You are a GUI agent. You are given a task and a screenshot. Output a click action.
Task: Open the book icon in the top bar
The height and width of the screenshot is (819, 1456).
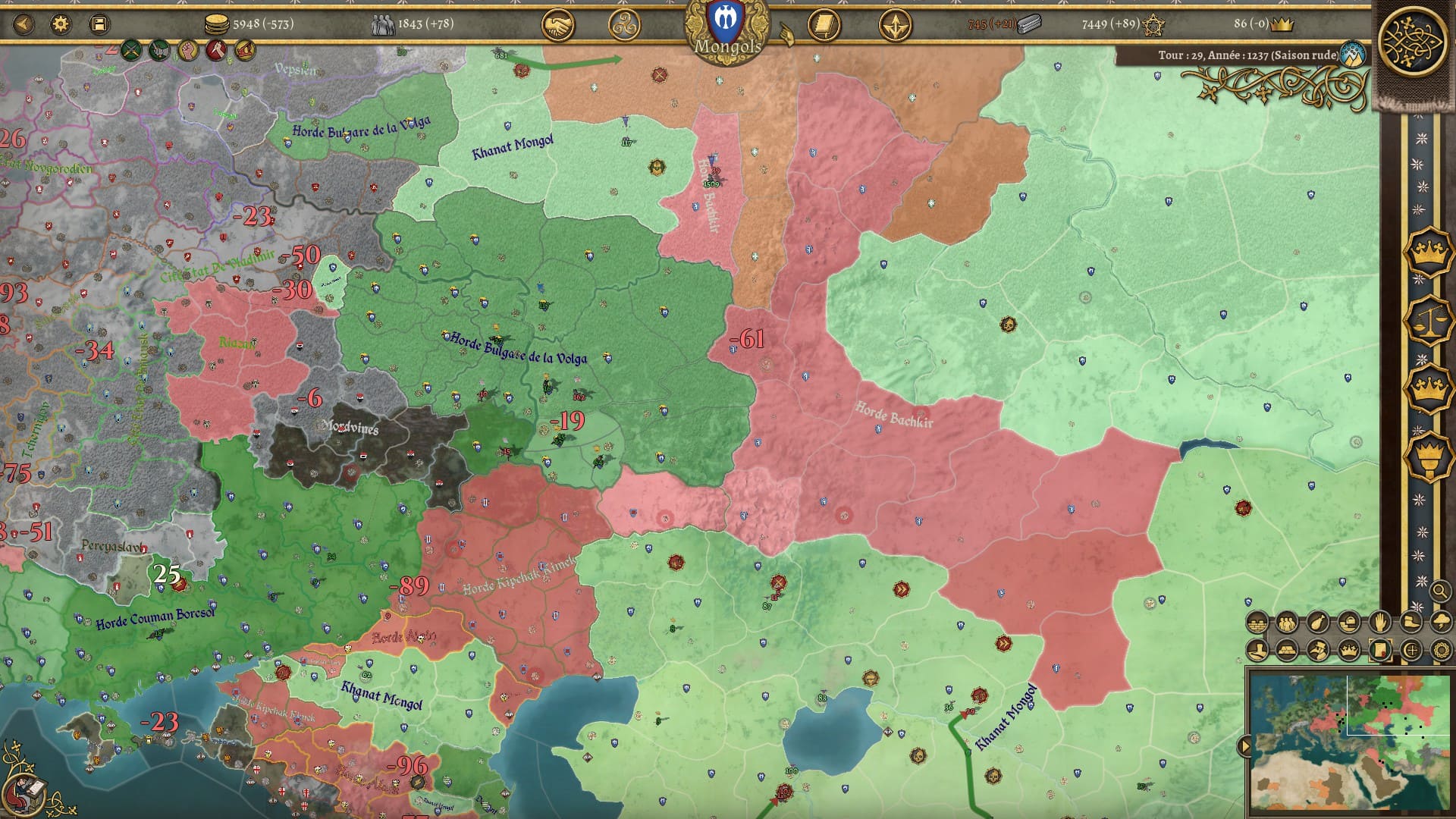[x=824, y=26]
